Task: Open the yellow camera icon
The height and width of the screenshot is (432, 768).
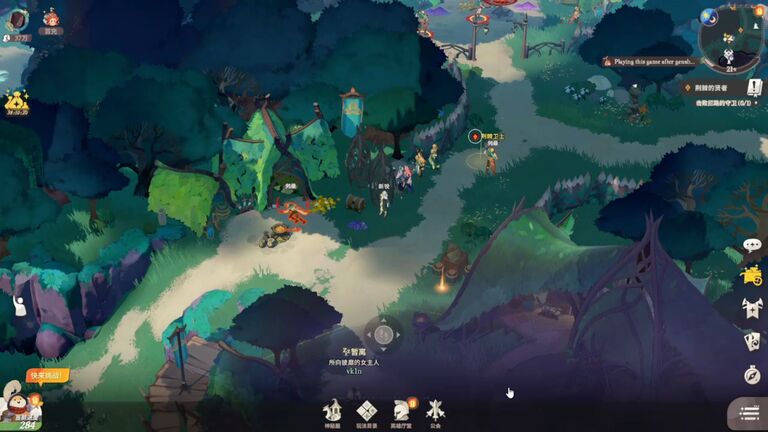Action: click(752, 276)
